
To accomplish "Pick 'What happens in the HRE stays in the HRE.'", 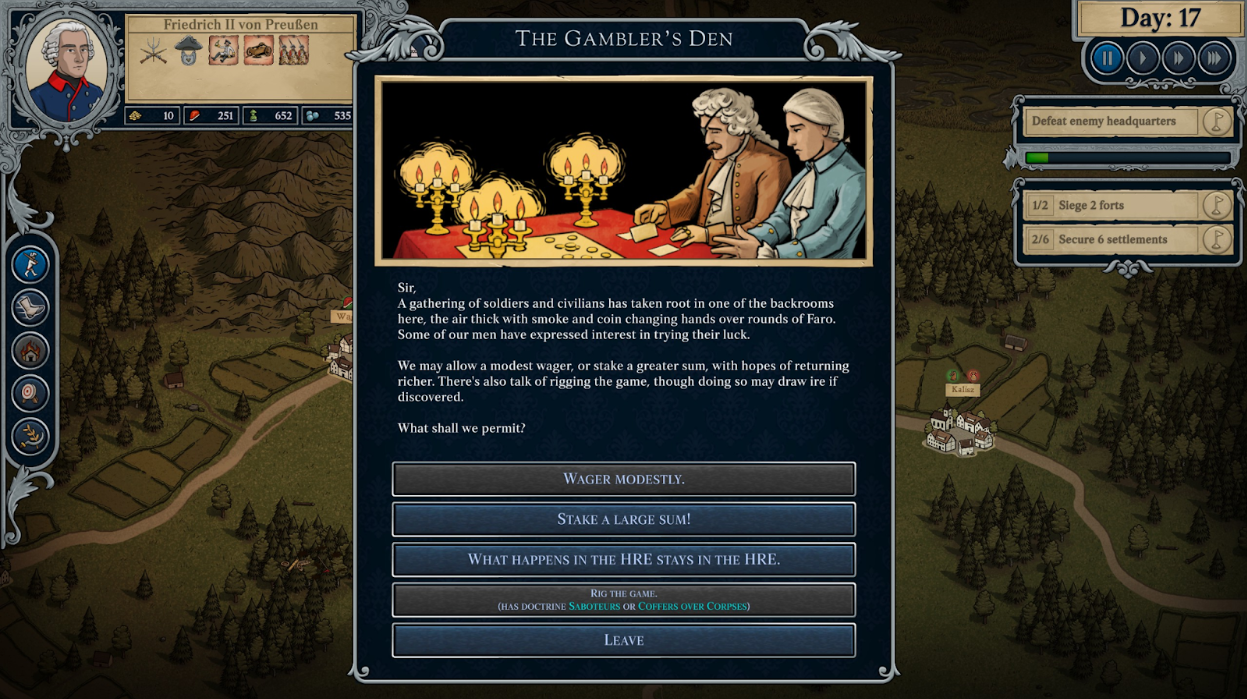I will coord(623,559).
